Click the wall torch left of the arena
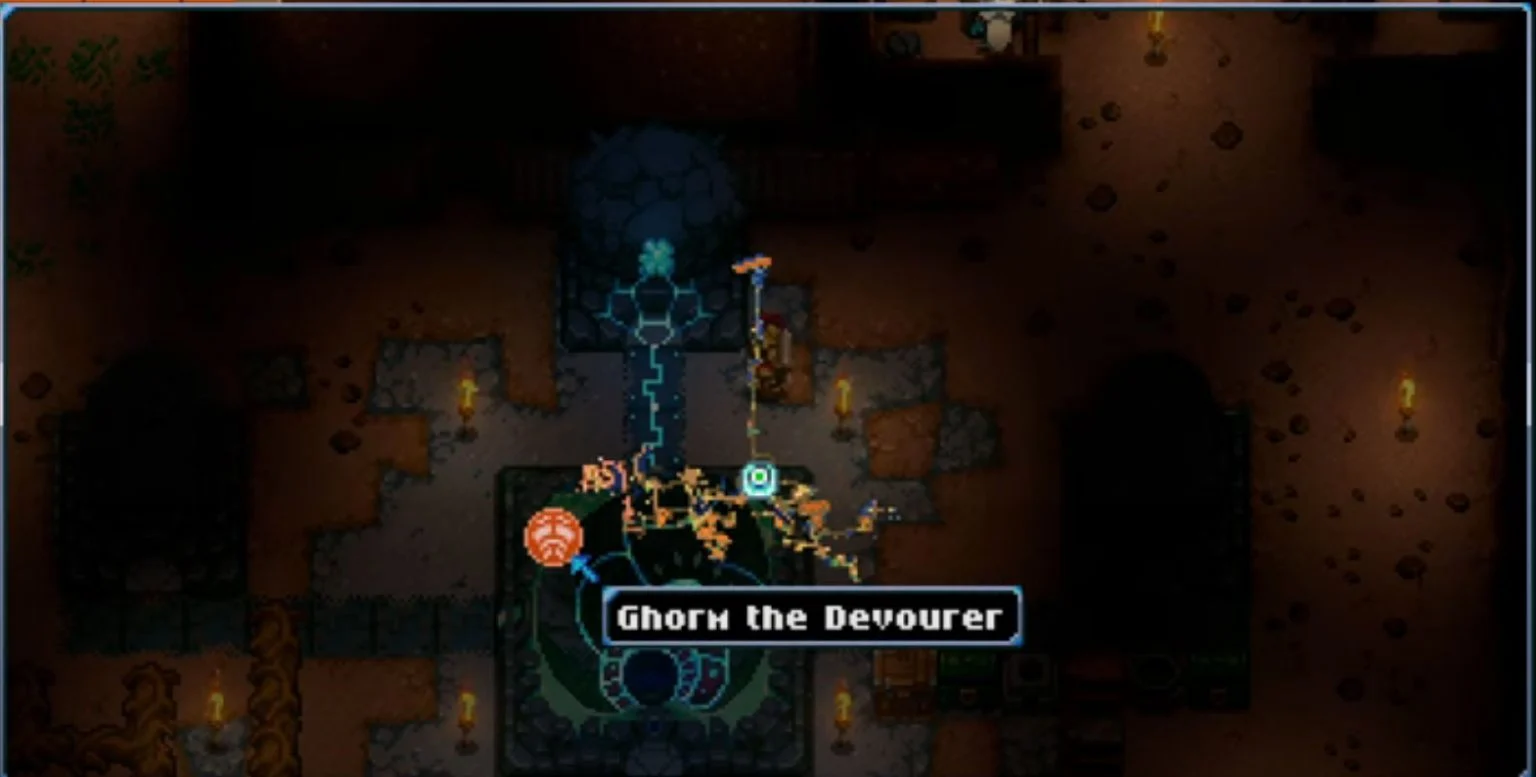 click(466, 393)
